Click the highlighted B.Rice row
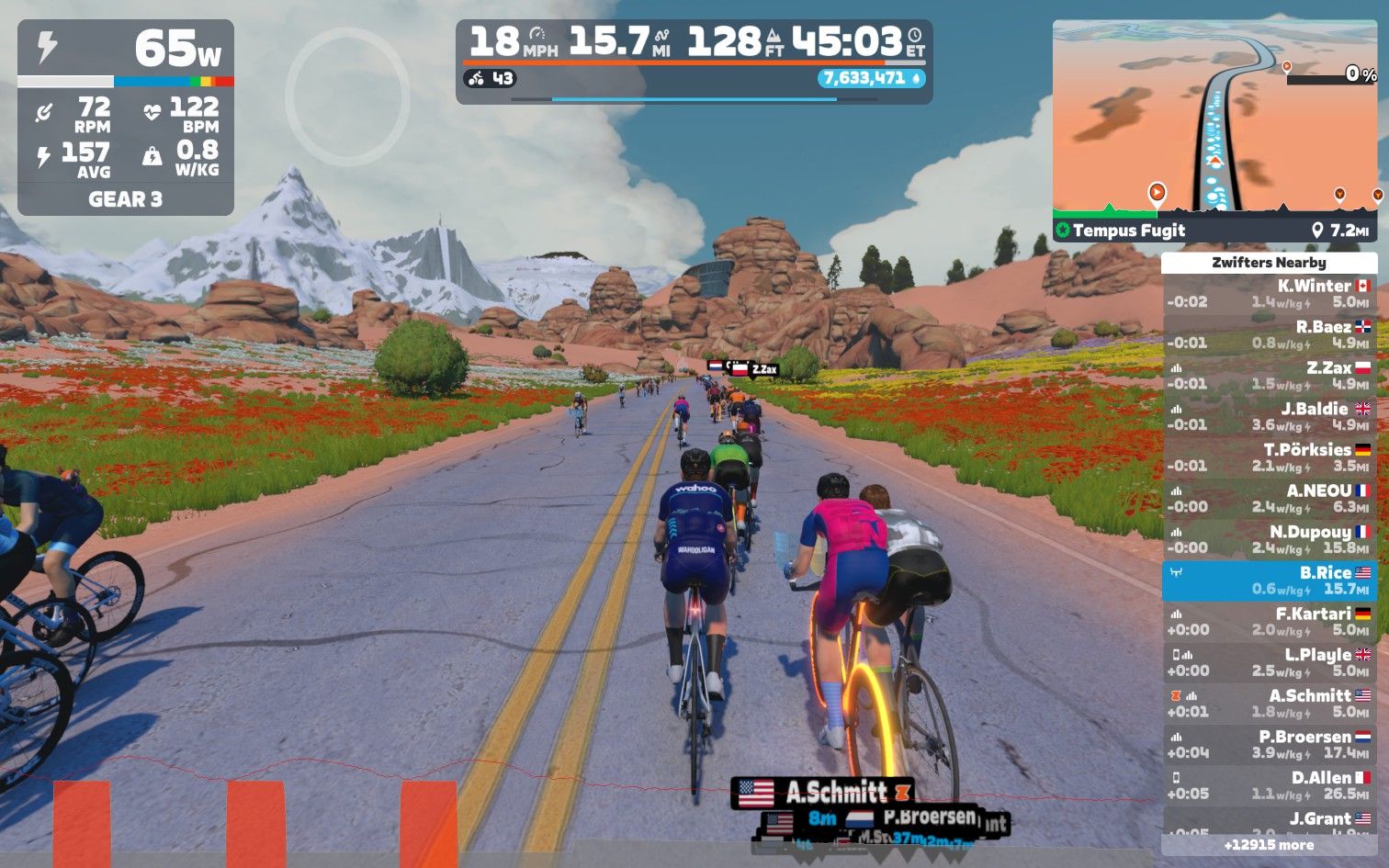 1269,581
